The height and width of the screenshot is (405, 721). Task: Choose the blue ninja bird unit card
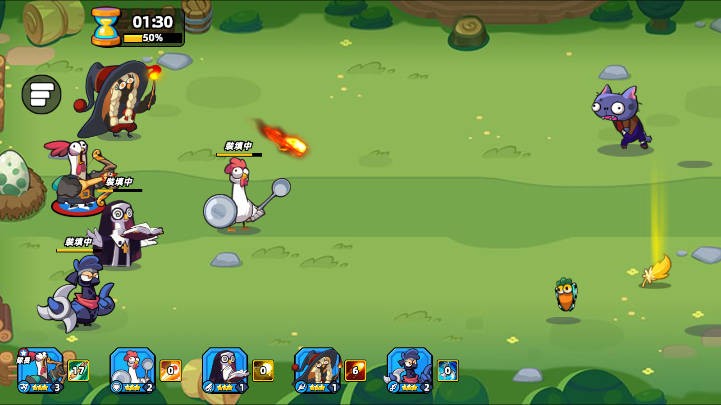point(409,370)
